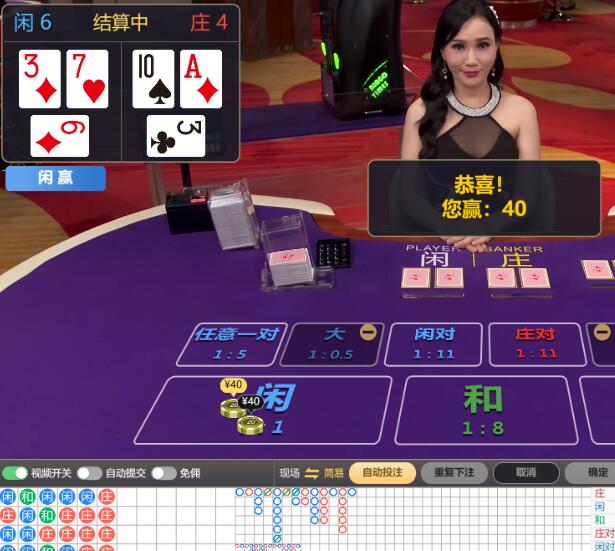
Task: Cancel the bet with 取消
Action: pyautogui.click(x=526, y=472)
